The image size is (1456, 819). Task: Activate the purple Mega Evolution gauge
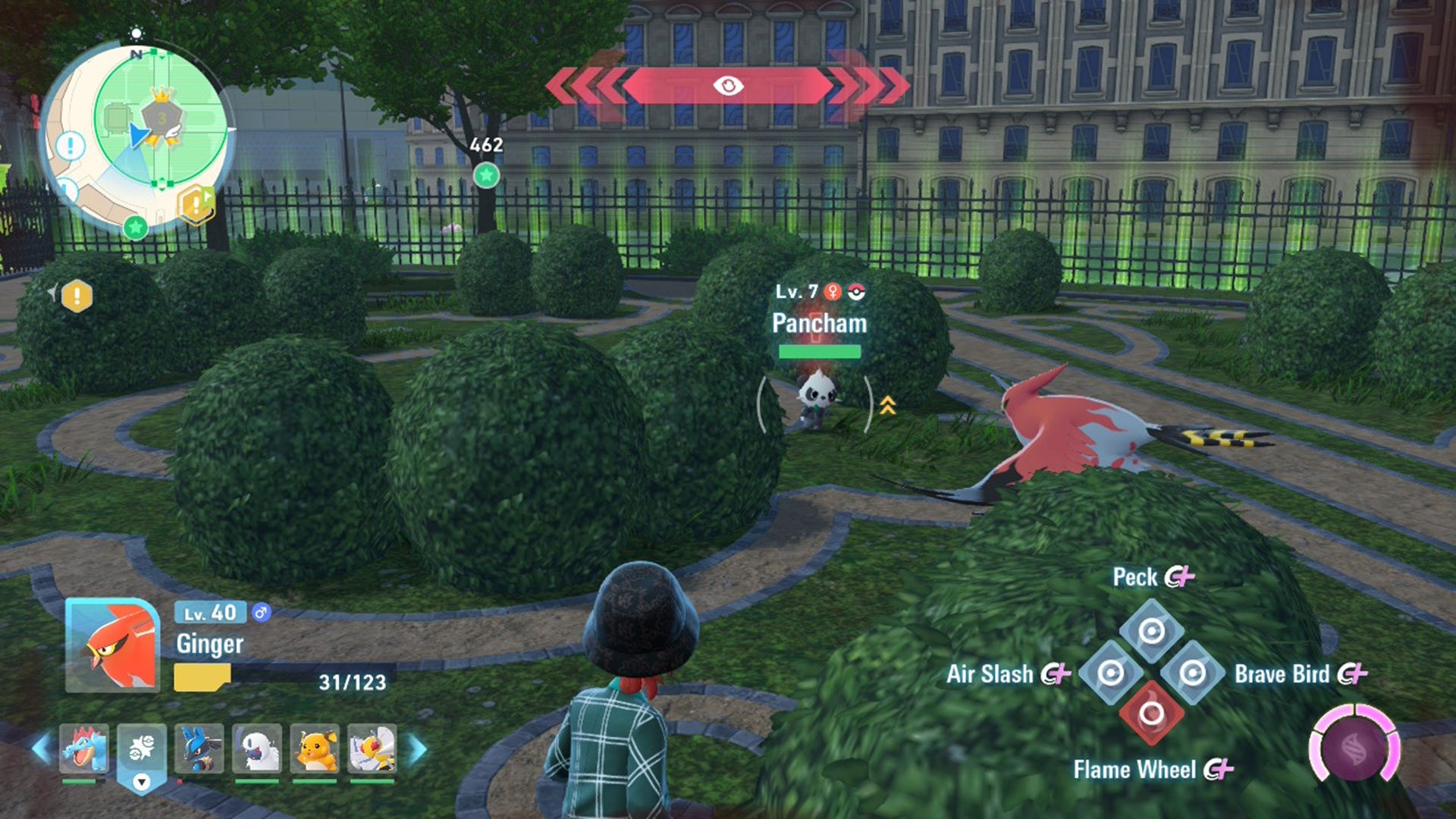point(1355,747)
